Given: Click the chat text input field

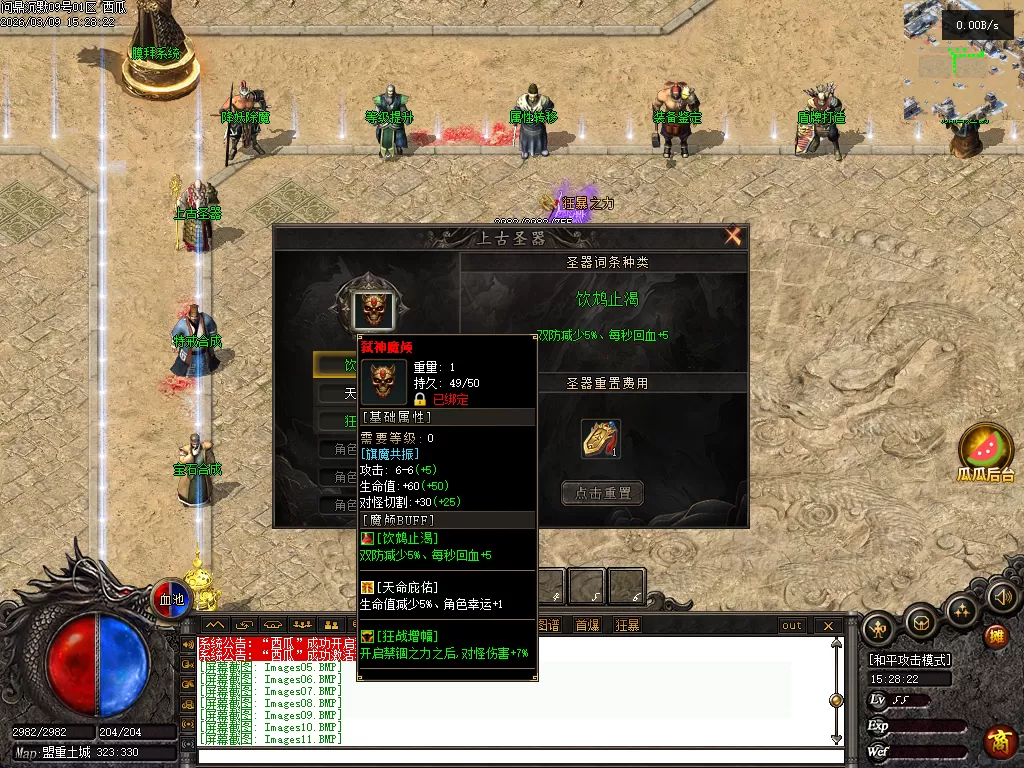Looking at the screenshot, I should [510, 755].
